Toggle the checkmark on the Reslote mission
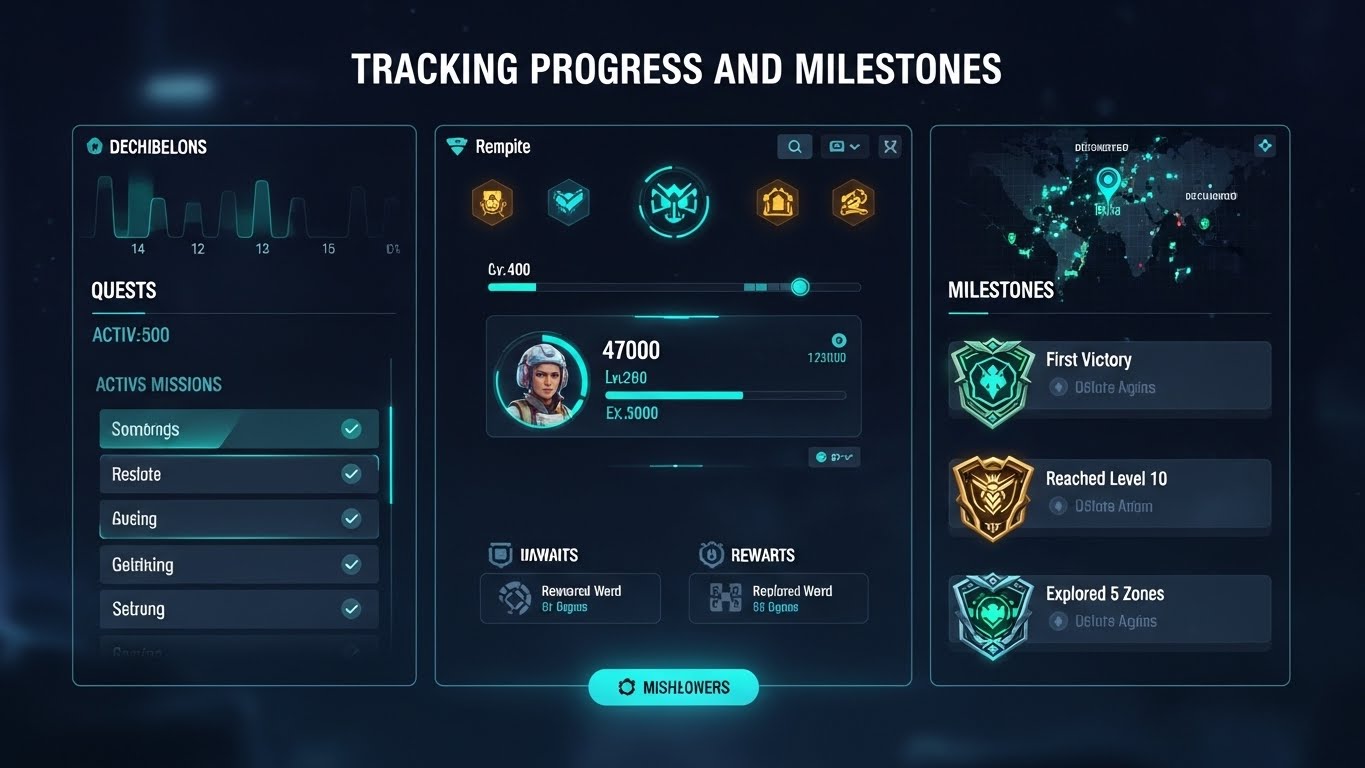This screenshot has height=768, width=1365. [351, 473]
